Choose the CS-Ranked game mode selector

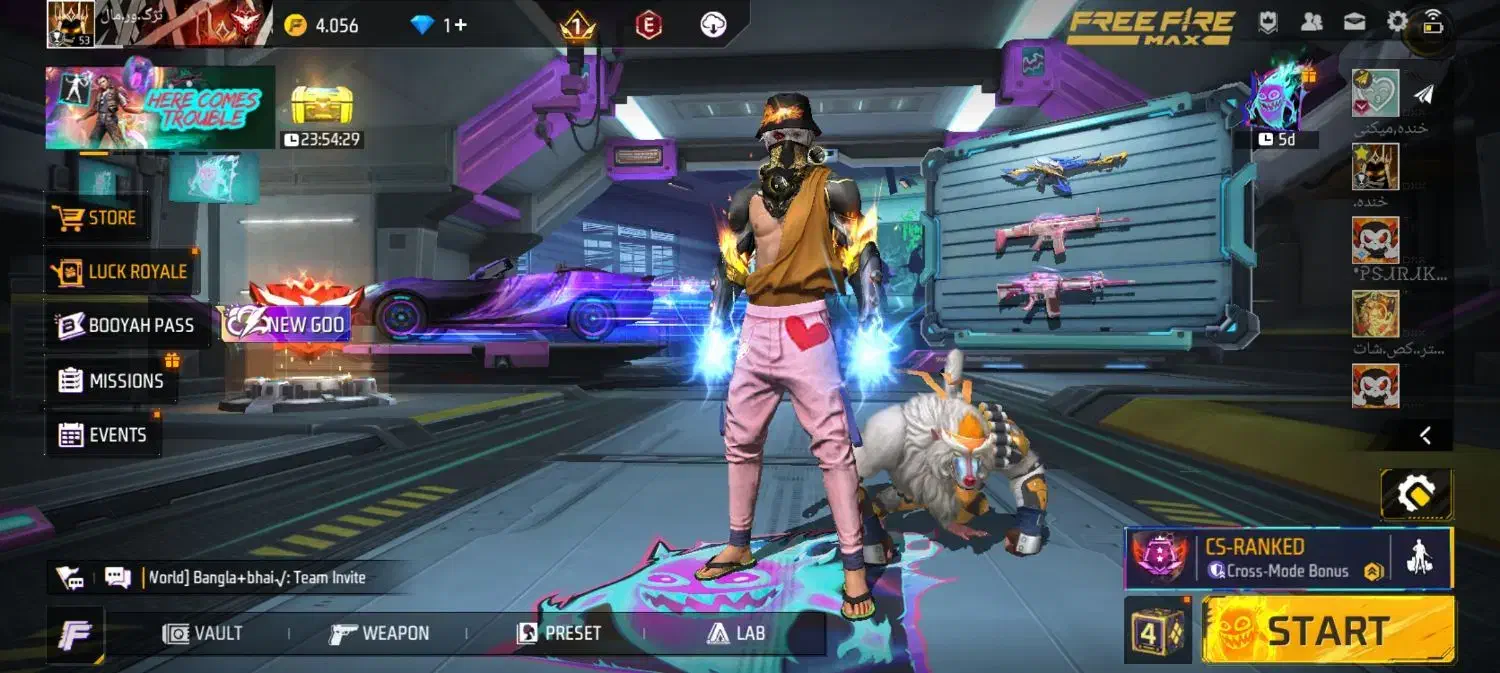click(x=1270, y=558)
